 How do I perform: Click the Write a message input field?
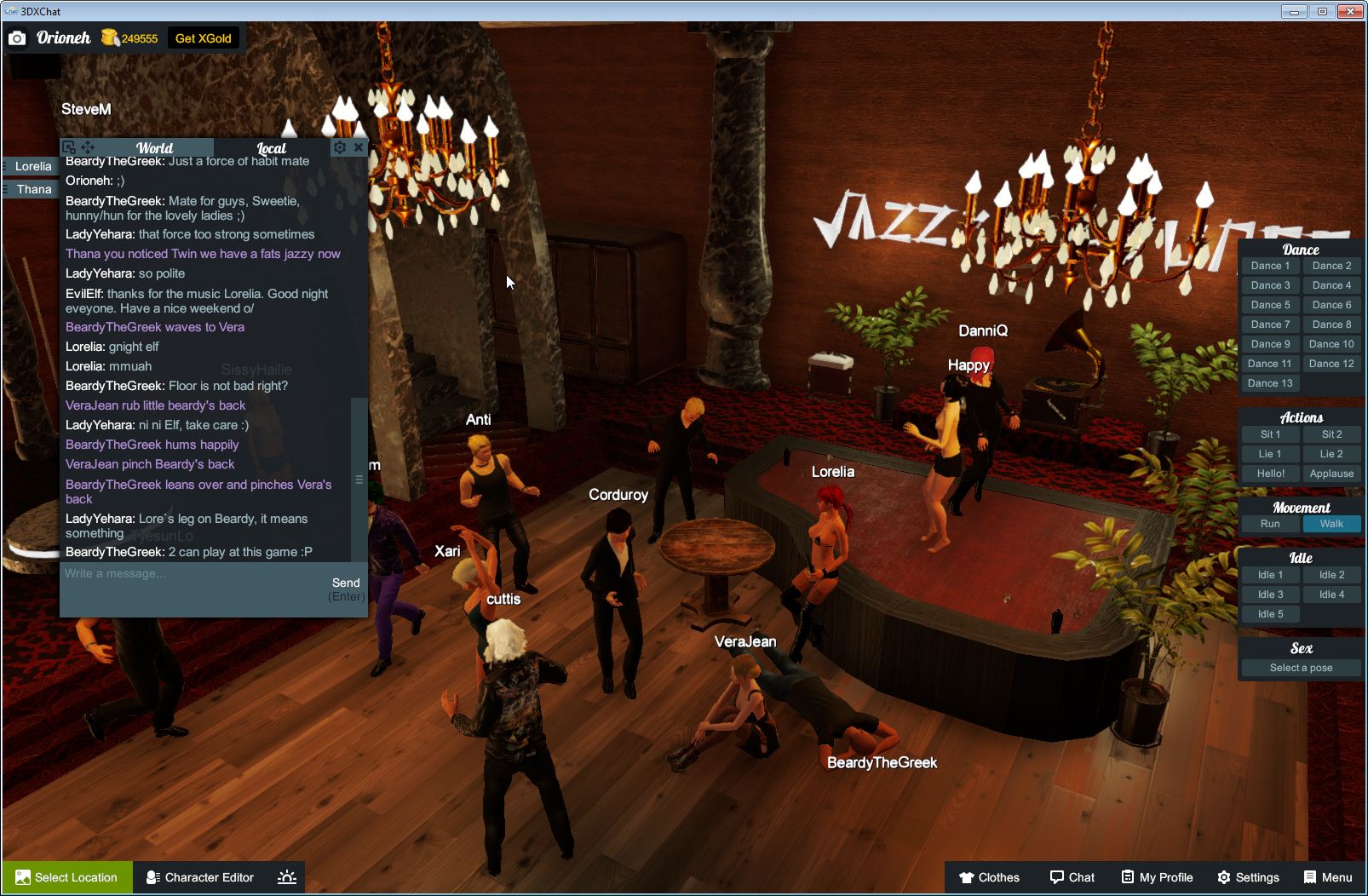coord(170,573)
